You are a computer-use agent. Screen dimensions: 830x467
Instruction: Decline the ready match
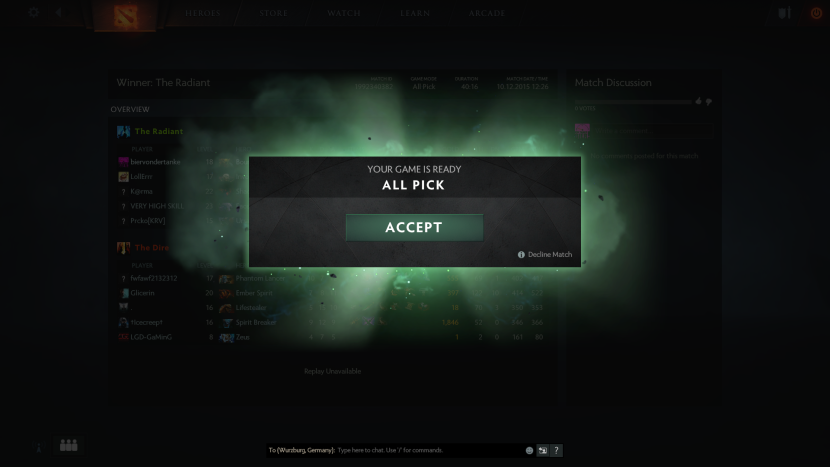click(549, 255)
